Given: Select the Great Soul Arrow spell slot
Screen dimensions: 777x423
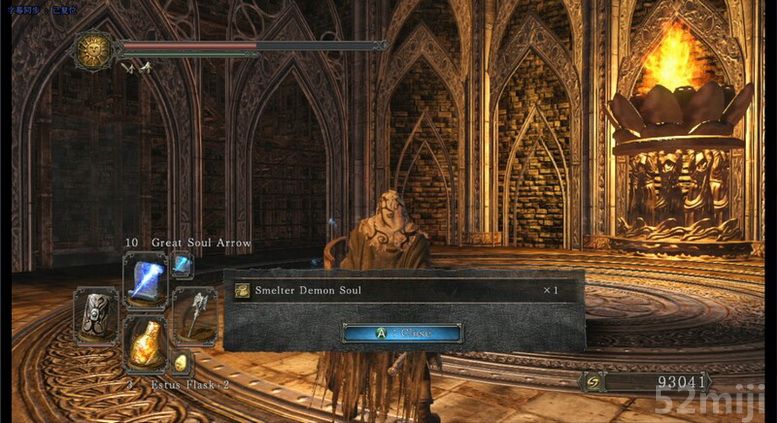Looking at the screenshot, I should pyautogui.click(x=145, y=278).
